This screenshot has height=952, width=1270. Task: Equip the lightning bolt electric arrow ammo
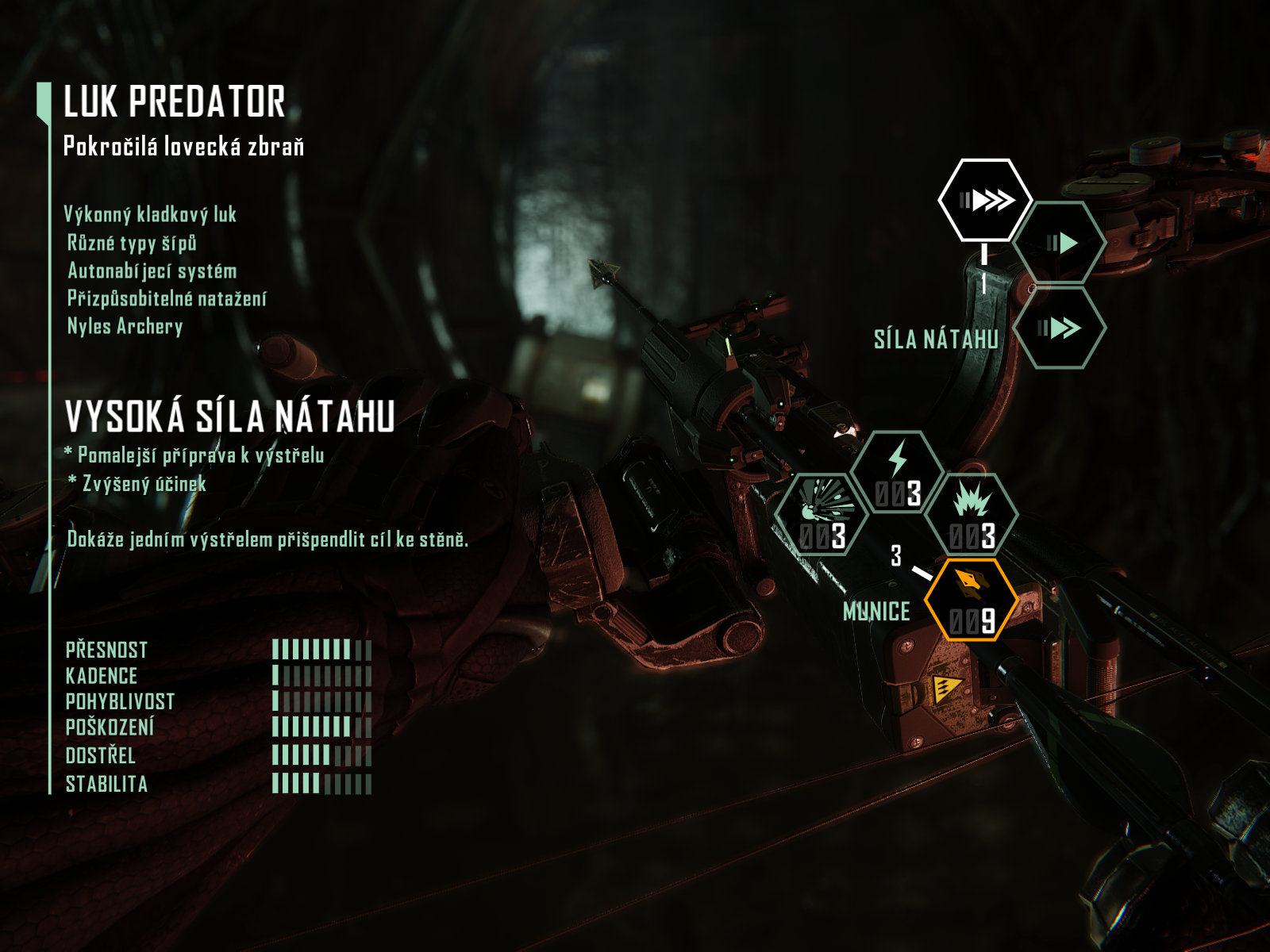(898, 473)
